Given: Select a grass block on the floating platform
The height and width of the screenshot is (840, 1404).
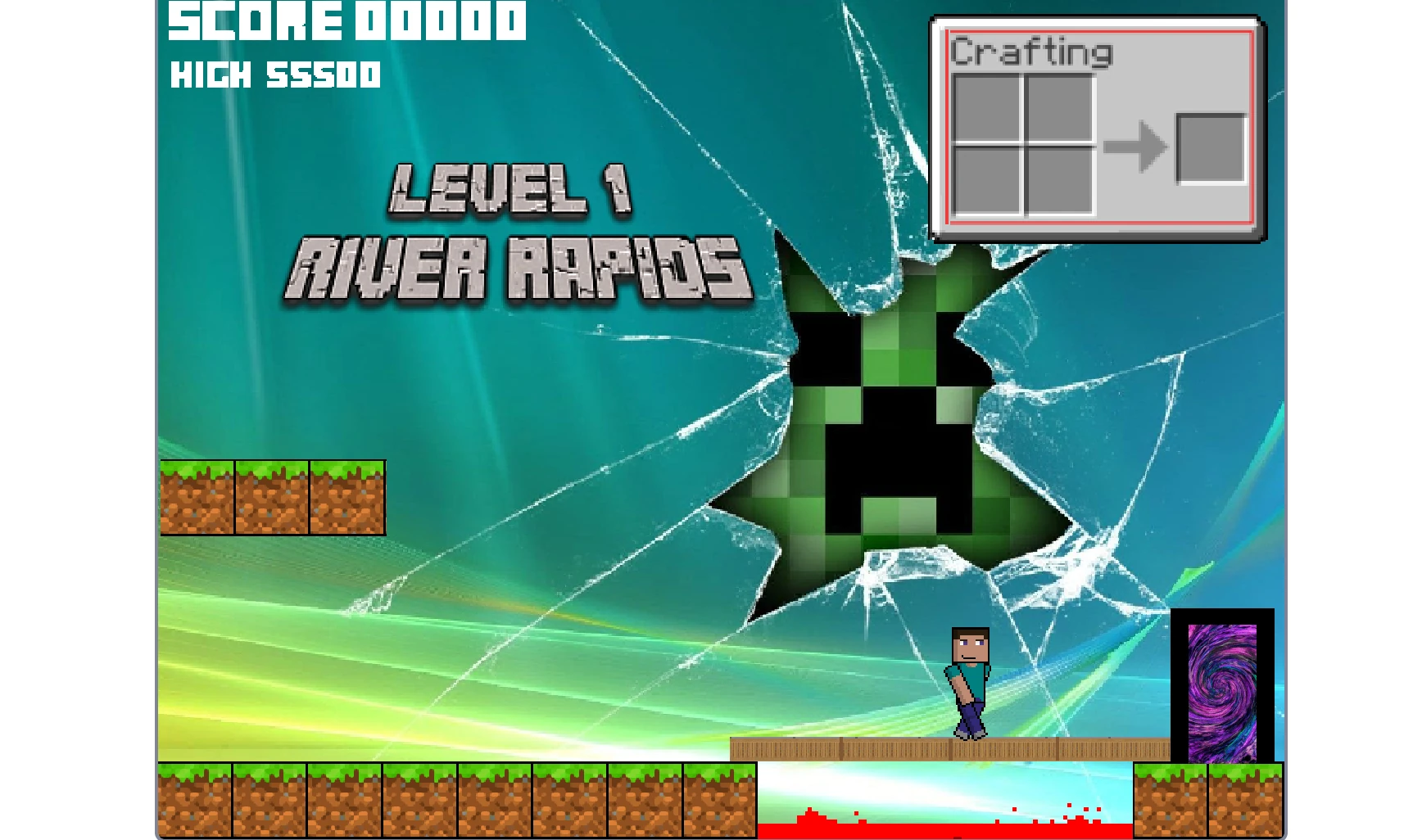Looking at the screenshot, I should tap(270, 498).
